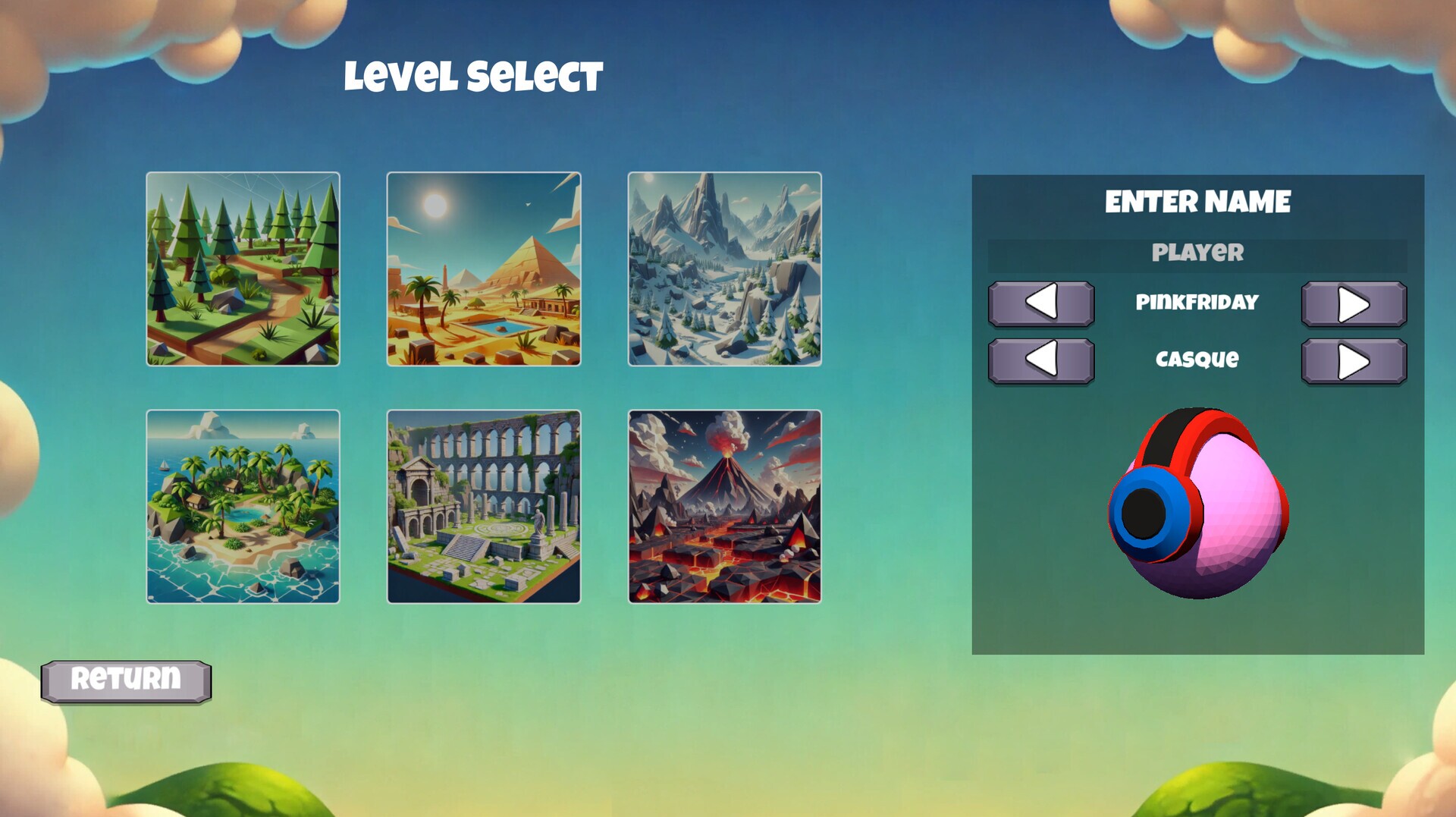Pick the snowy mountains level
This screenshot has width=1456, height=817.
click(726, 269)
